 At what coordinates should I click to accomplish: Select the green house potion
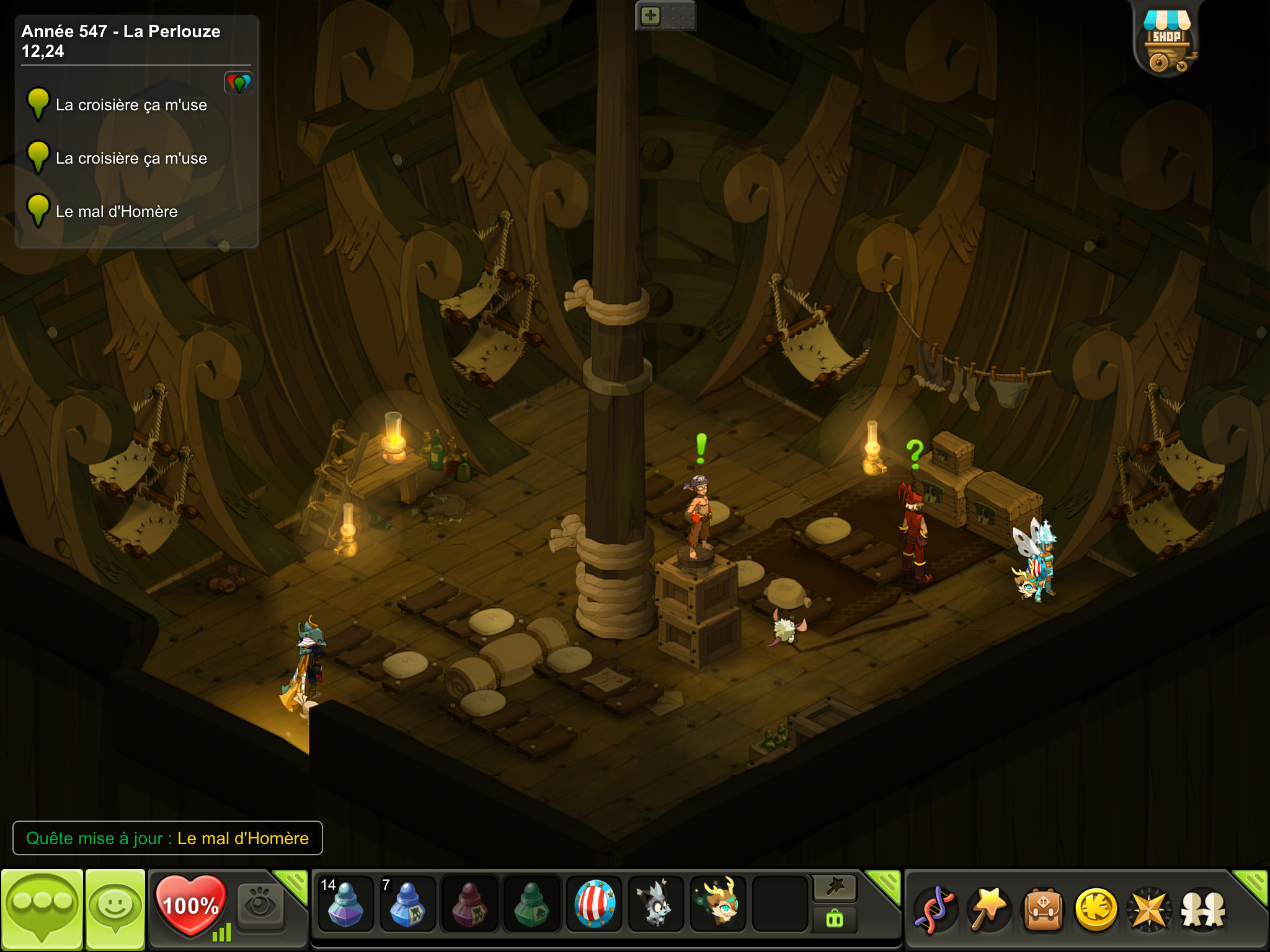point(531,904)
